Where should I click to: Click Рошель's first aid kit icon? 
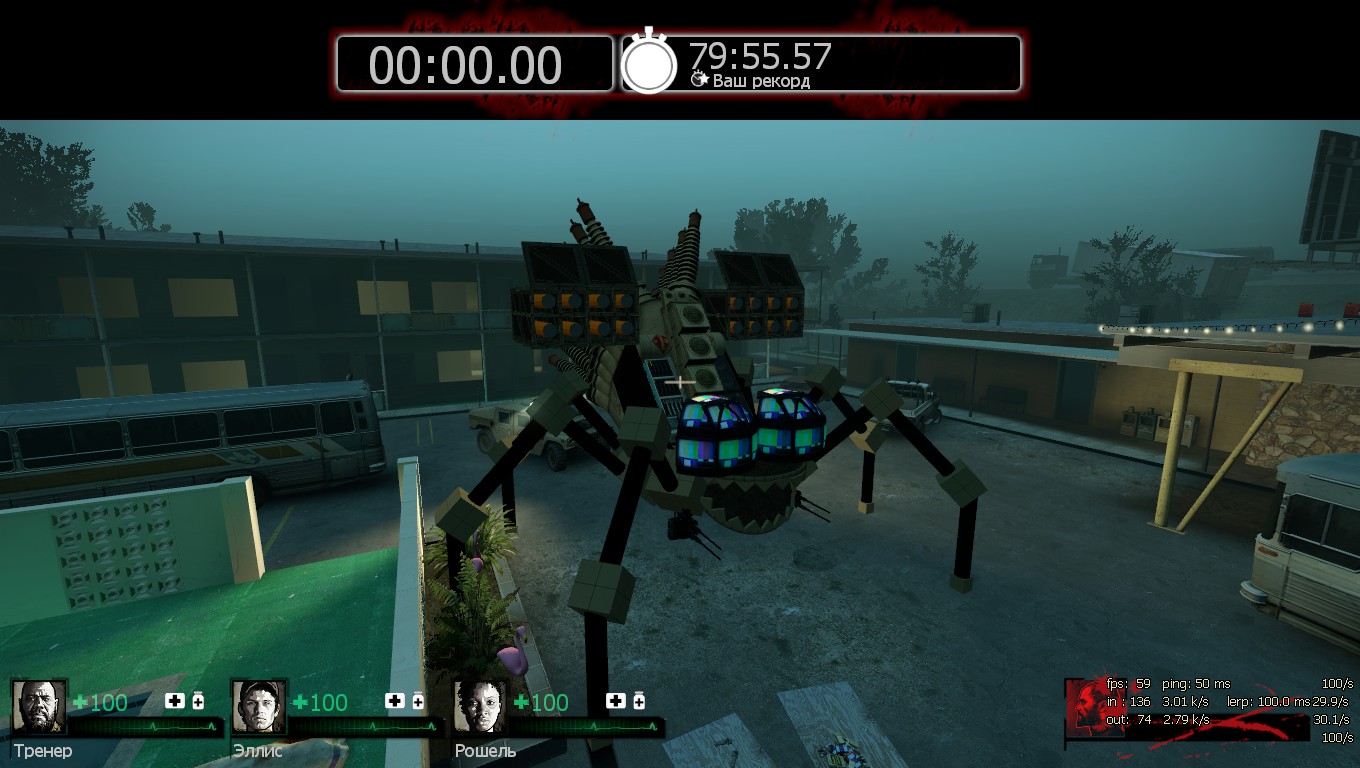[x=616, y=701]
